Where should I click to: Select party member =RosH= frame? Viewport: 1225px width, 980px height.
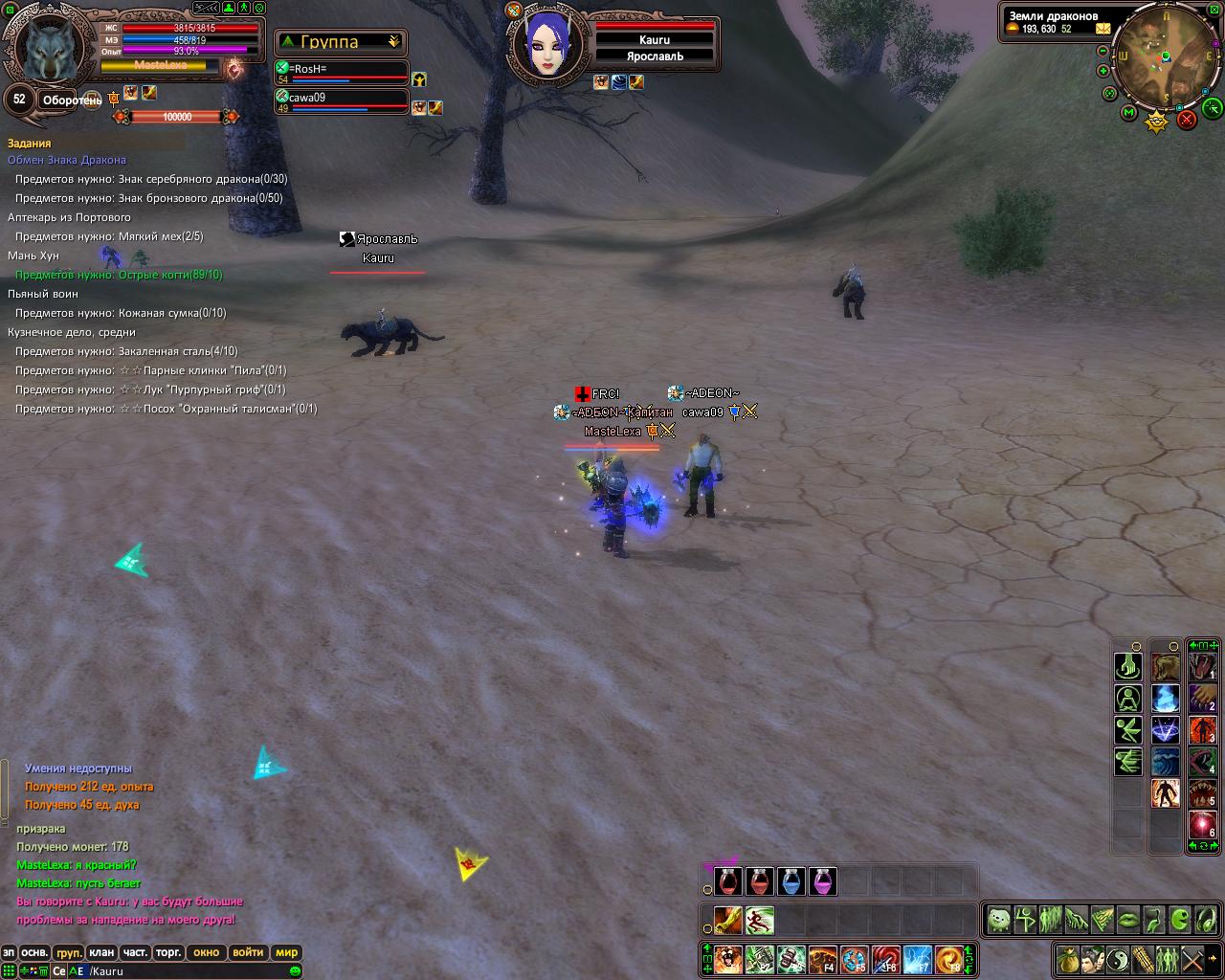click(x=342, y=74)
